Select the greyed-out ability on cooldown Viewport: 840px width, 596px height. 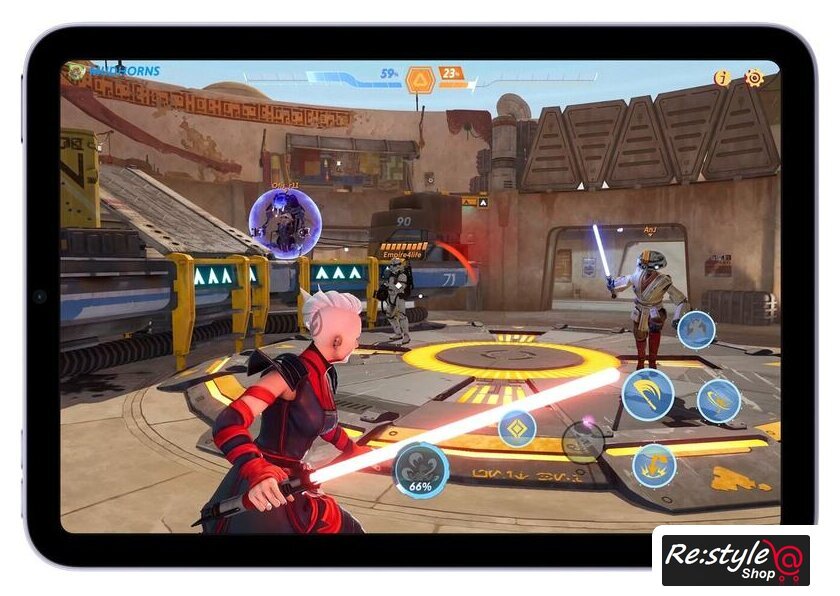(x=582, y=441)
